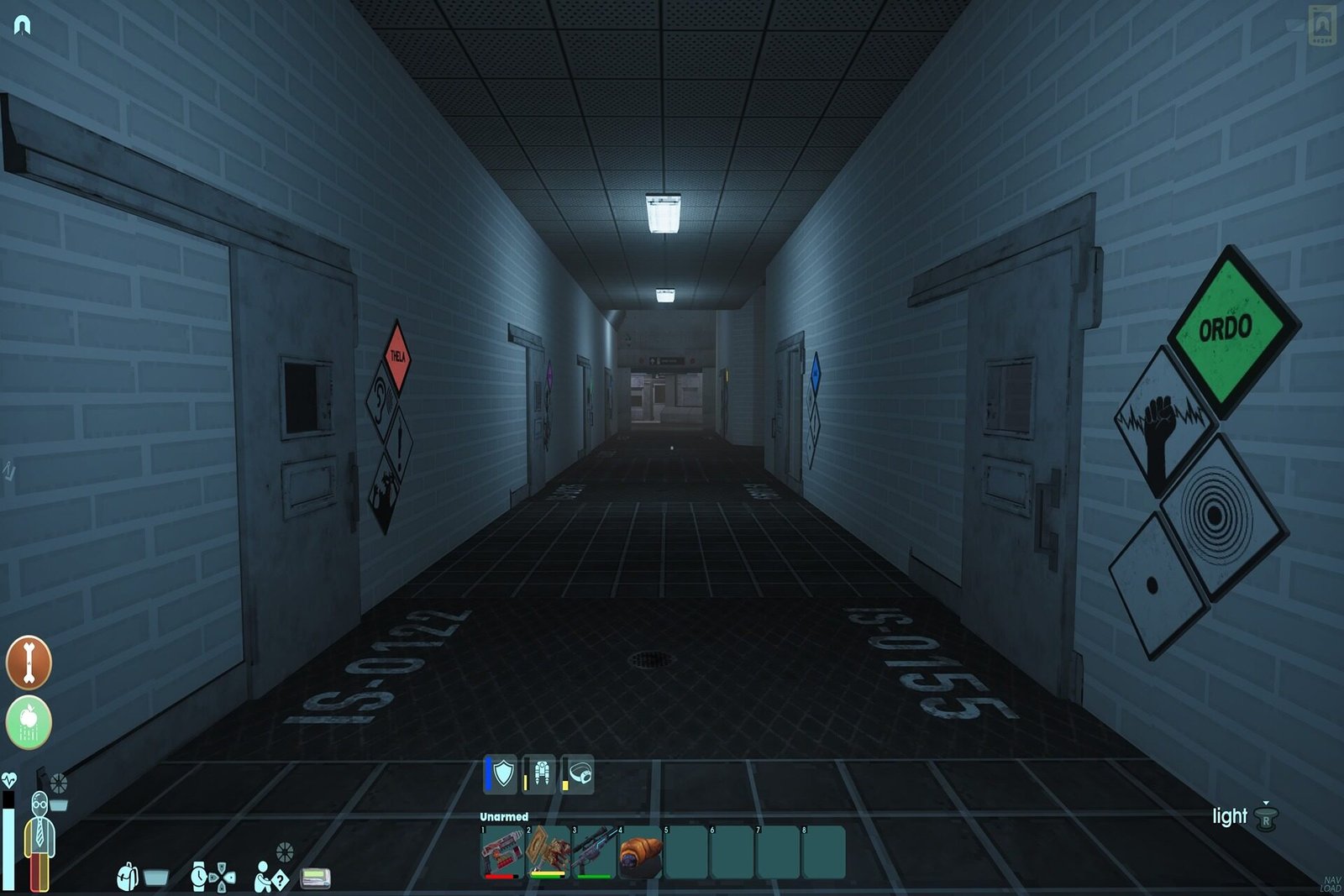Click the wristwatch icon in the bottom toolbar

click(200, 877)
